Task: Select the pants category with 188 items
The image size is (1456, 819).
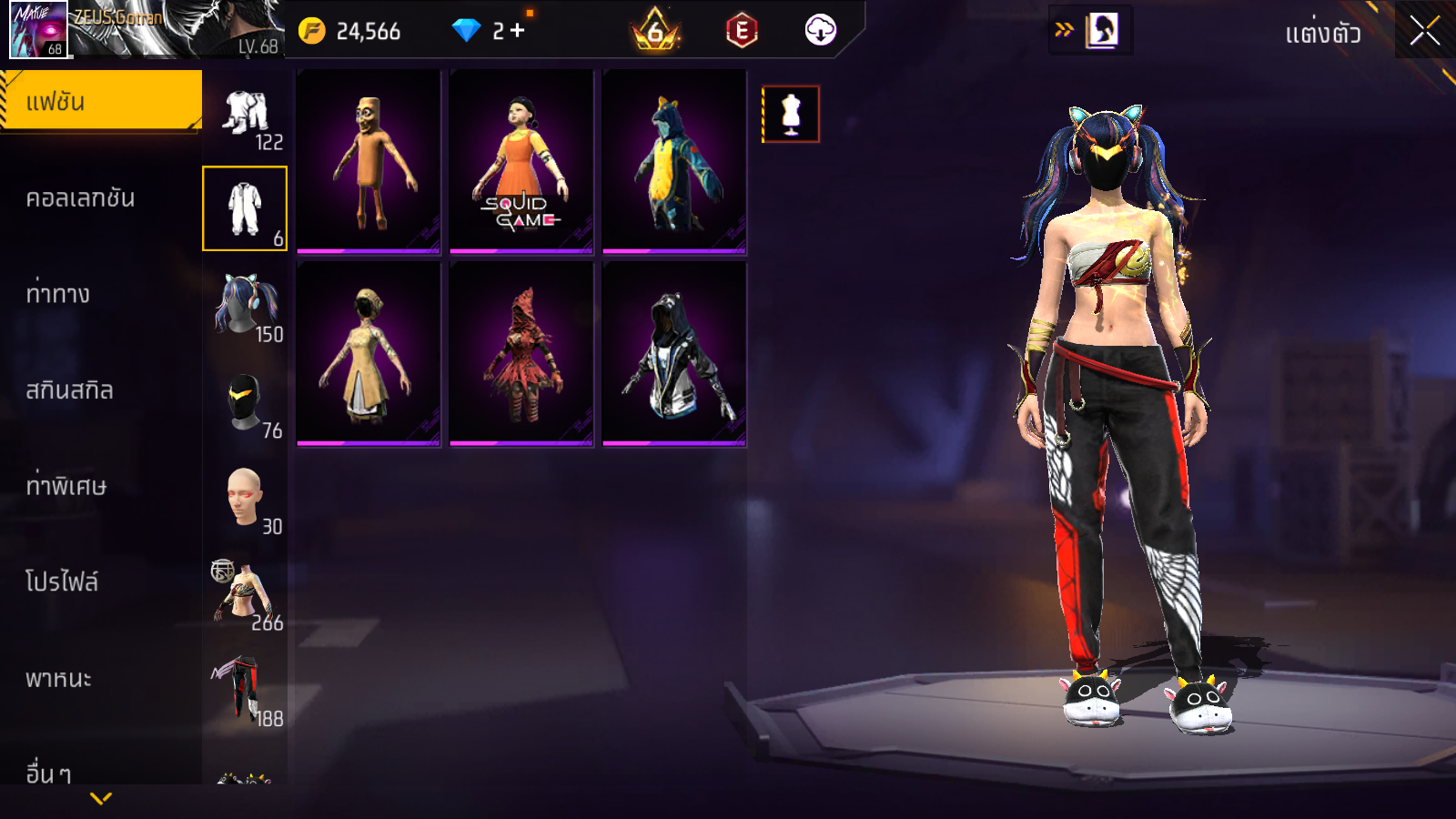Action: [246, 691]
